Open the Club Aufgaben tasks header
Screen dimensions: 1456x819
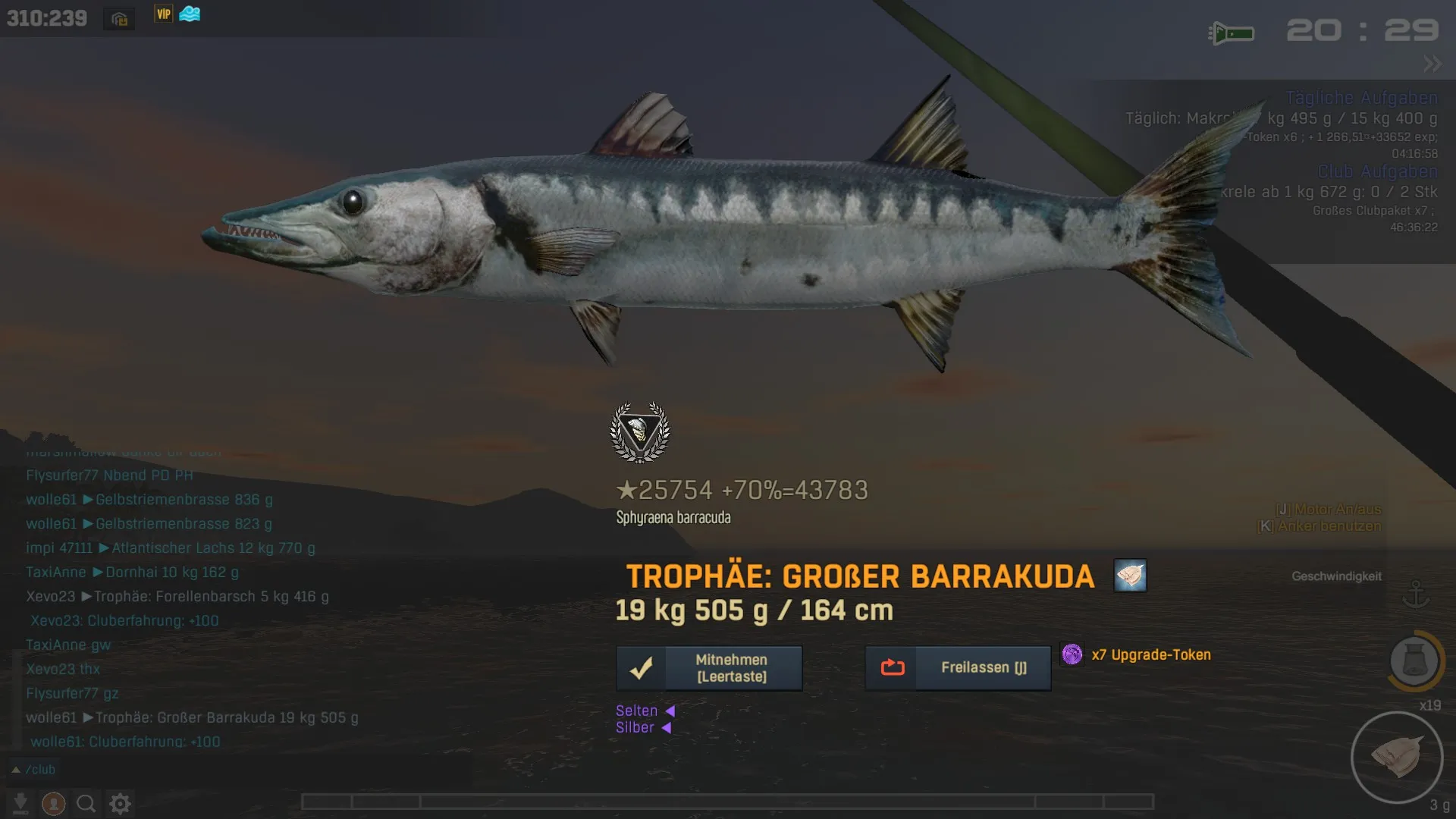click(x=1376, y=171)
